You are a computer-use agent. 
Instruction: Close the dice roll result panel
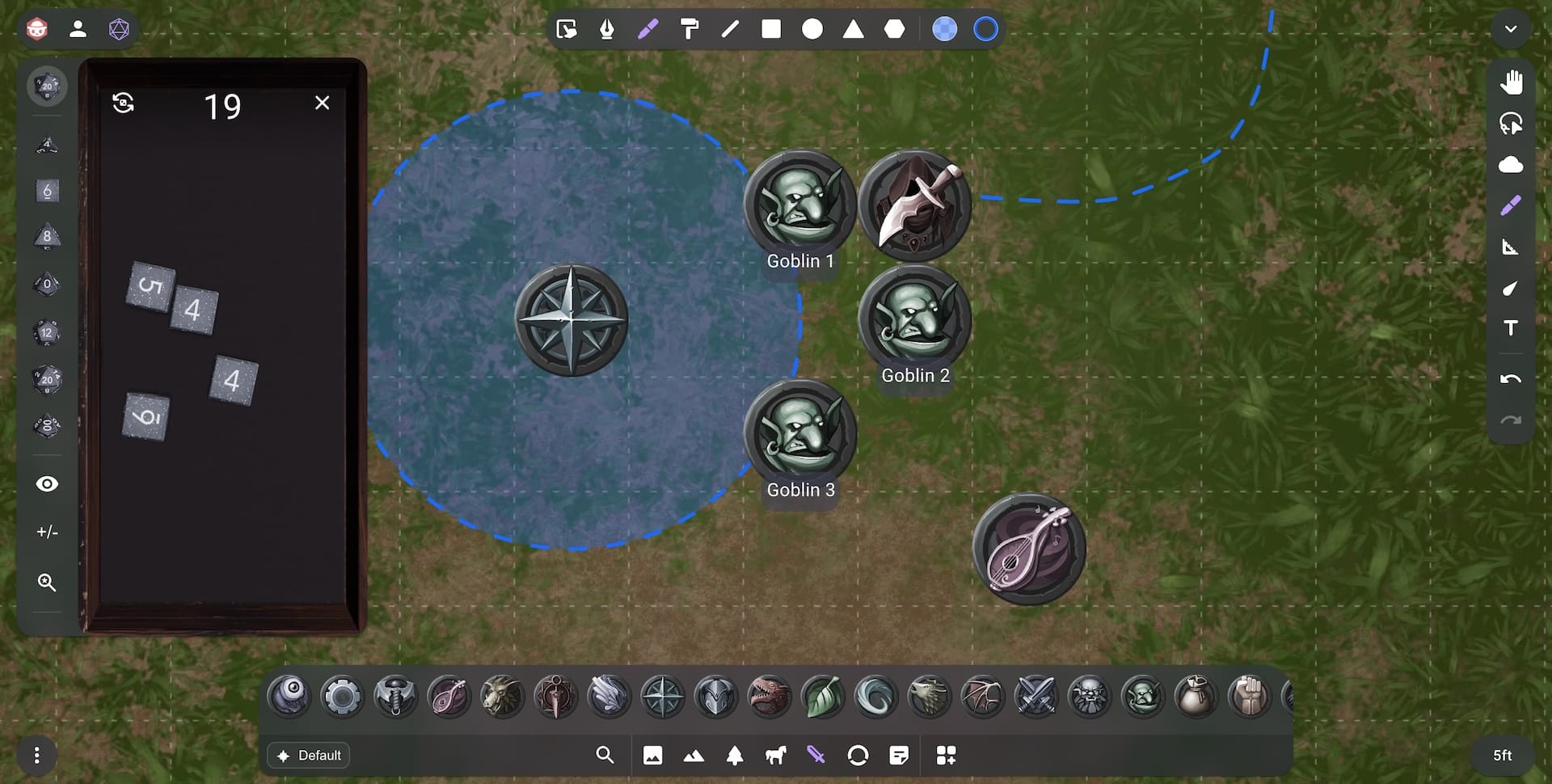coord(323,103)
